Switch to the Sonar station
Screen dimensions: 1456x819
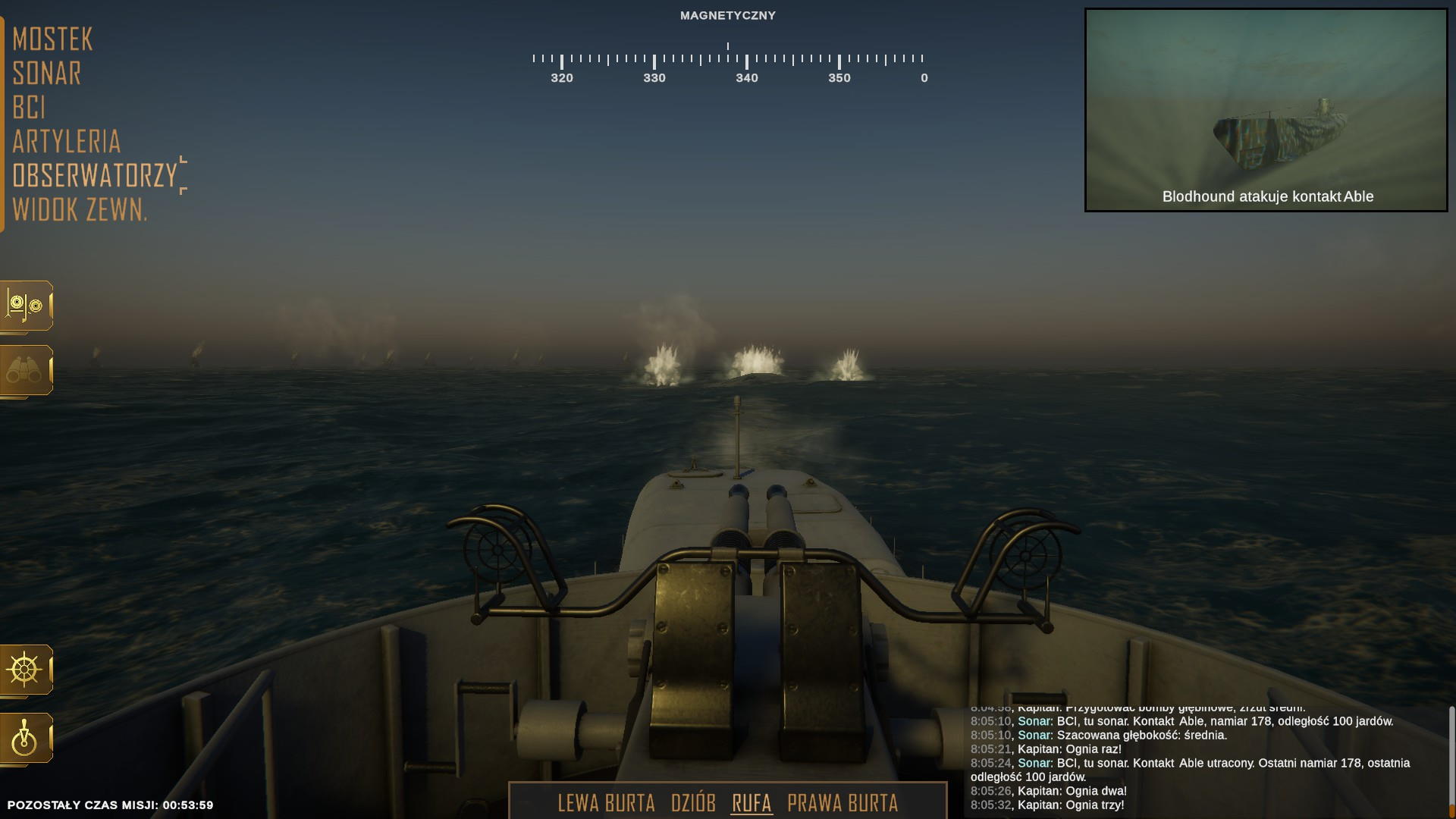coord(46,74)
